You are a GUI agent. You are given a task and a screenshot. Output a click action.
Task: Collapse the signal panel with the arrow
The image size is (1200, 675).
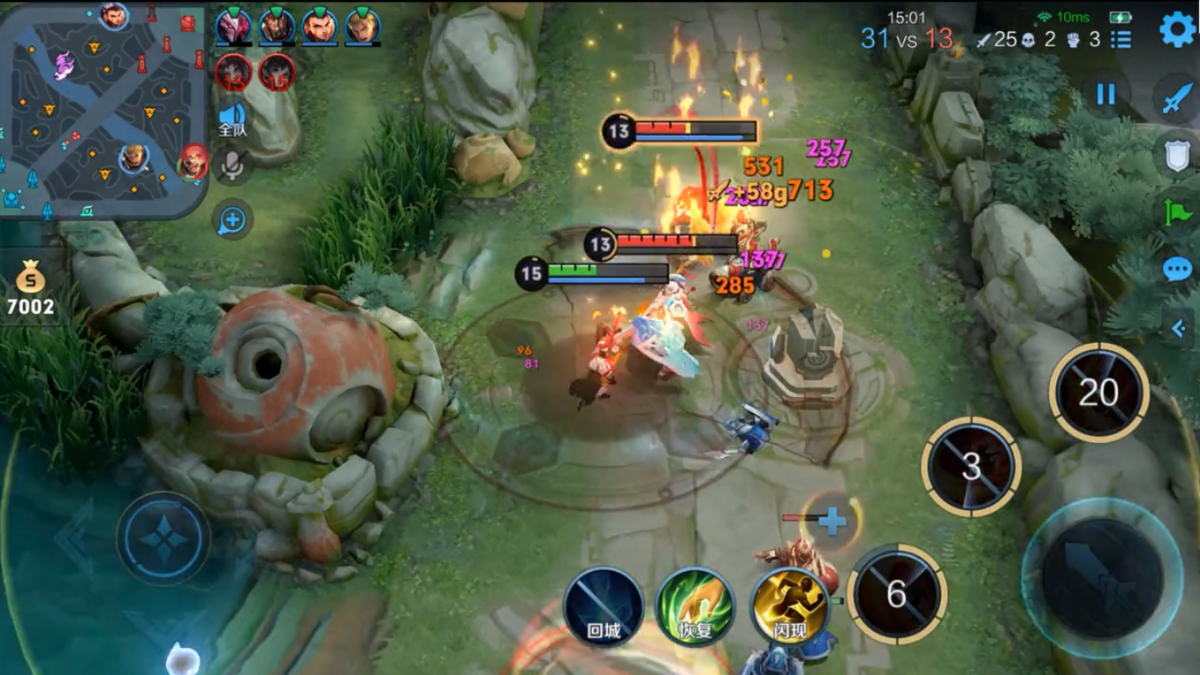point(1178,327)
